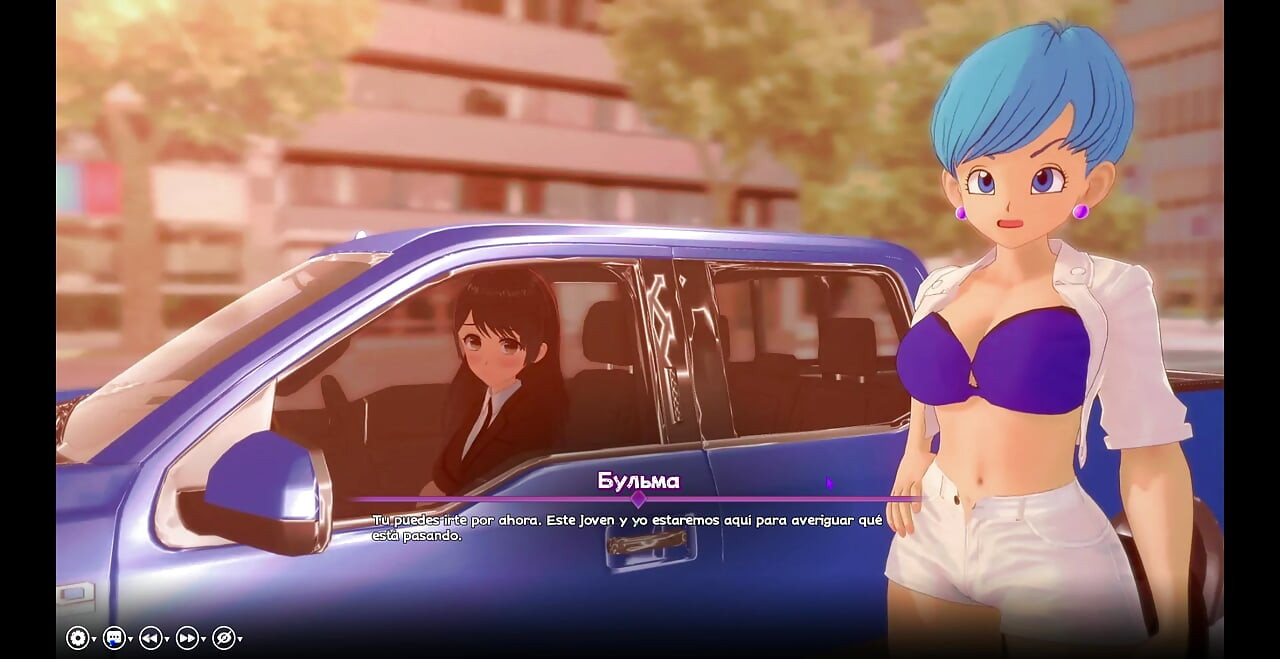The width and height of the screenshot is (1280, 659).
Task: Hide the interface with the crossed-eye icon
Action: point(223,638)
